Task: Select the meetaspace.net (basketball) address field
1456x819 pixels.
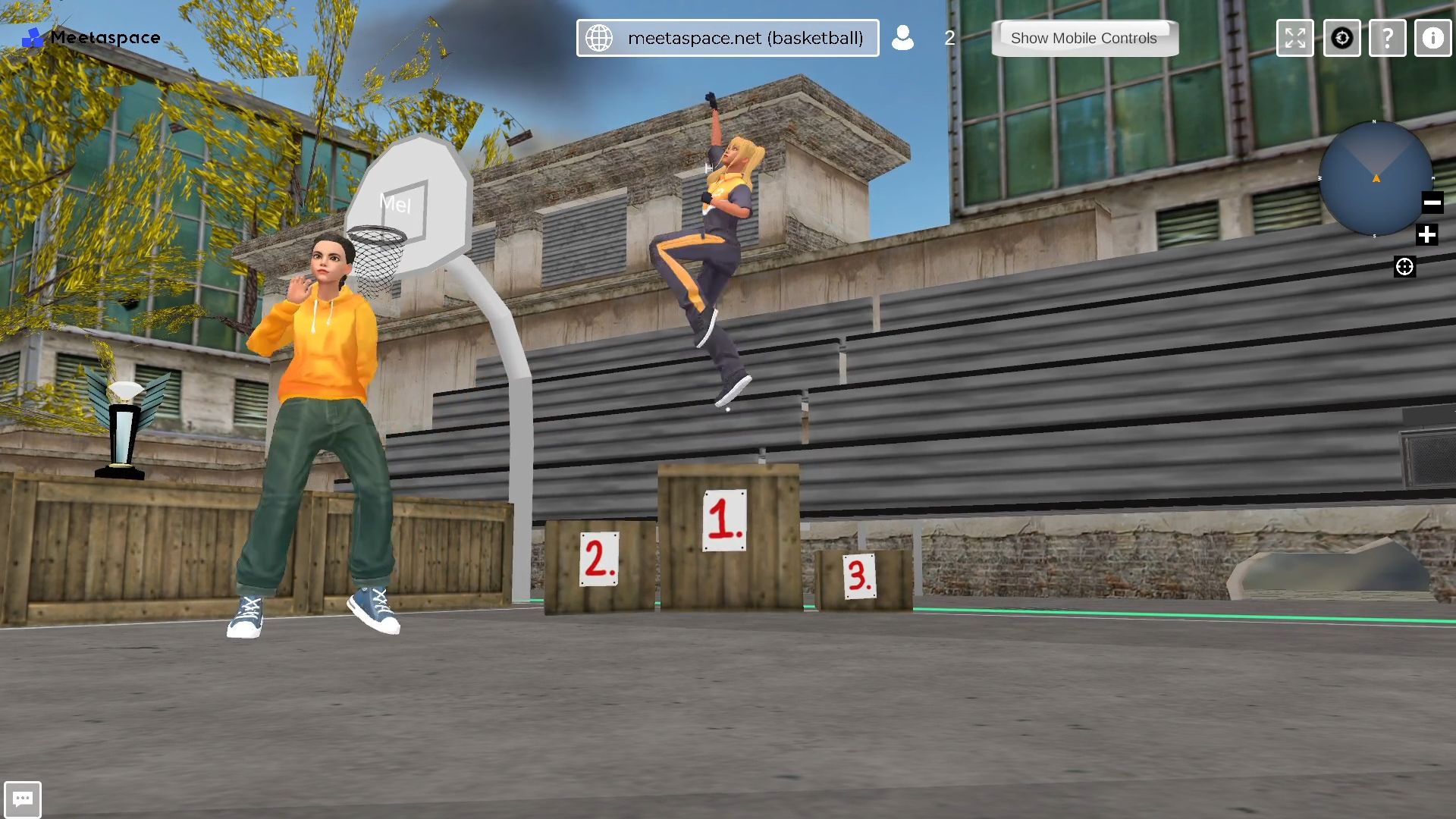Action: (x=746, y=37)
